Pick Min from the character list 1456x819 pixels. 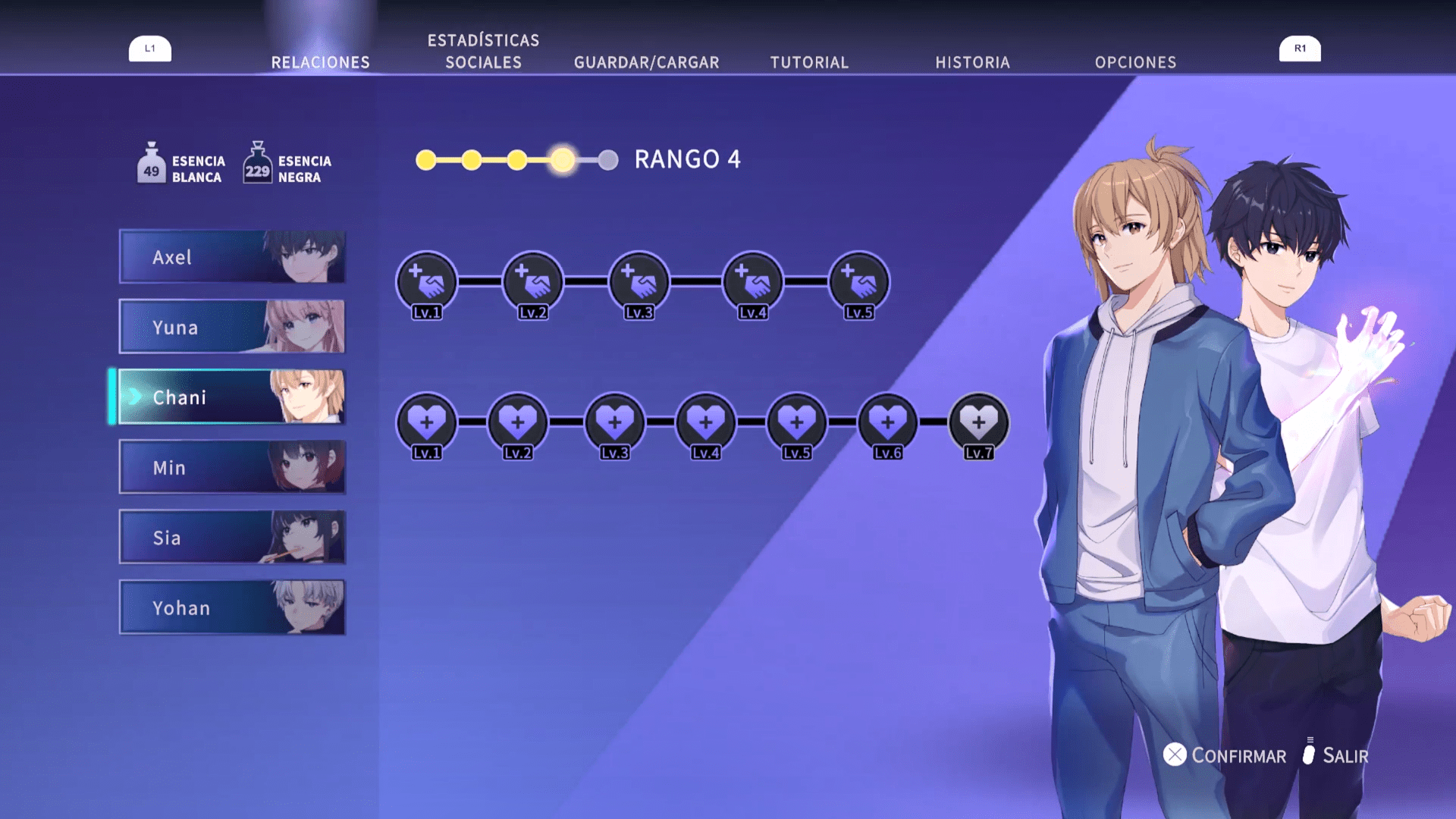(232, 467)
